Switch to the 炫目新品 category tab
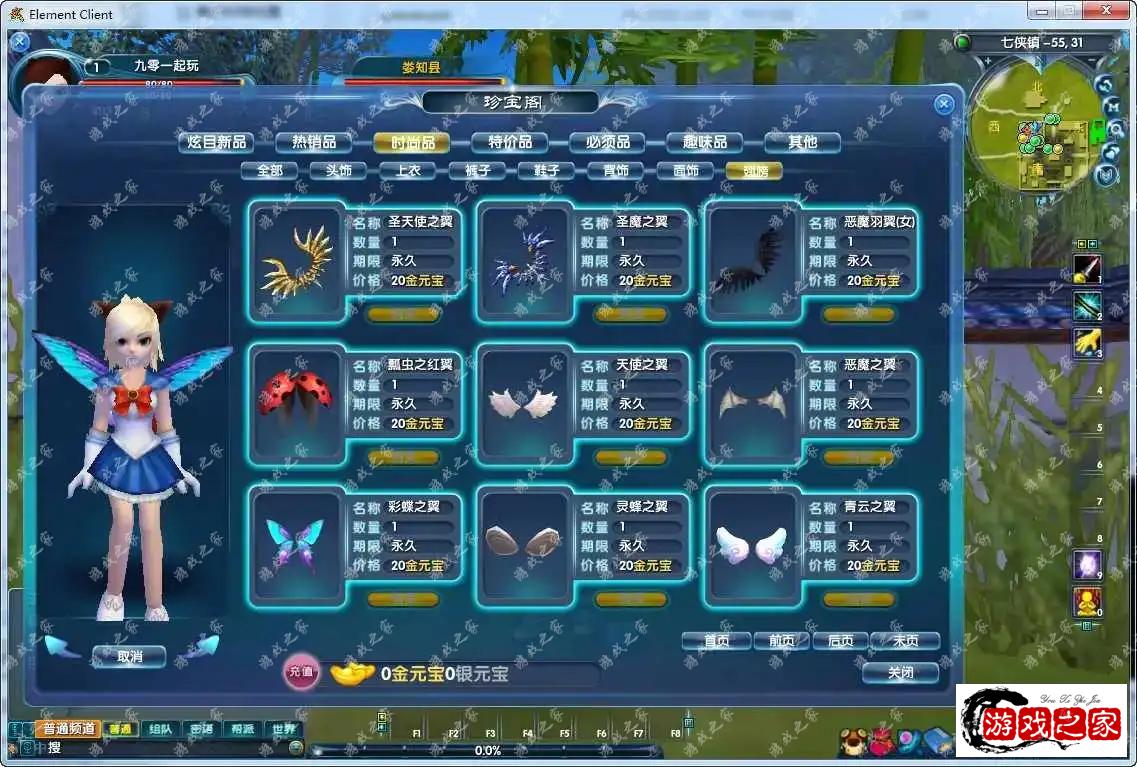 [217, 142]
